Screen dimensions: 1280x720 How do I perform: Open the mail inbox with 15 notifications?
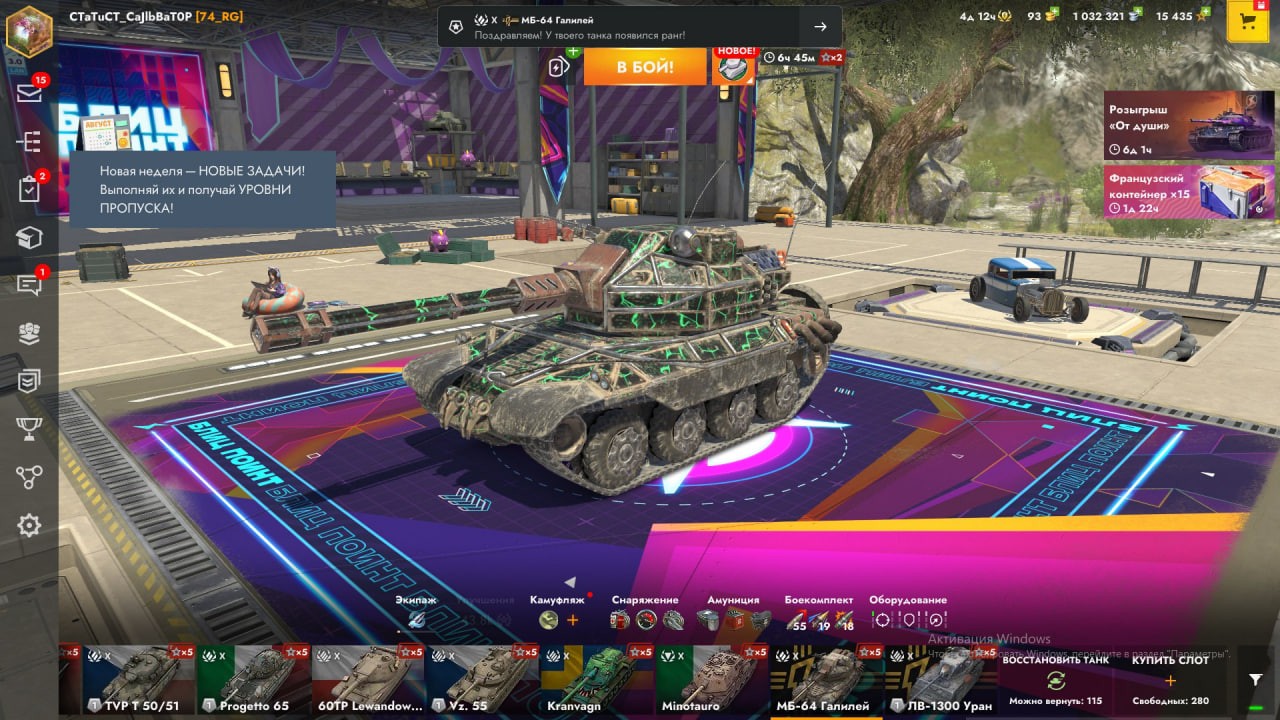[29, 93]
